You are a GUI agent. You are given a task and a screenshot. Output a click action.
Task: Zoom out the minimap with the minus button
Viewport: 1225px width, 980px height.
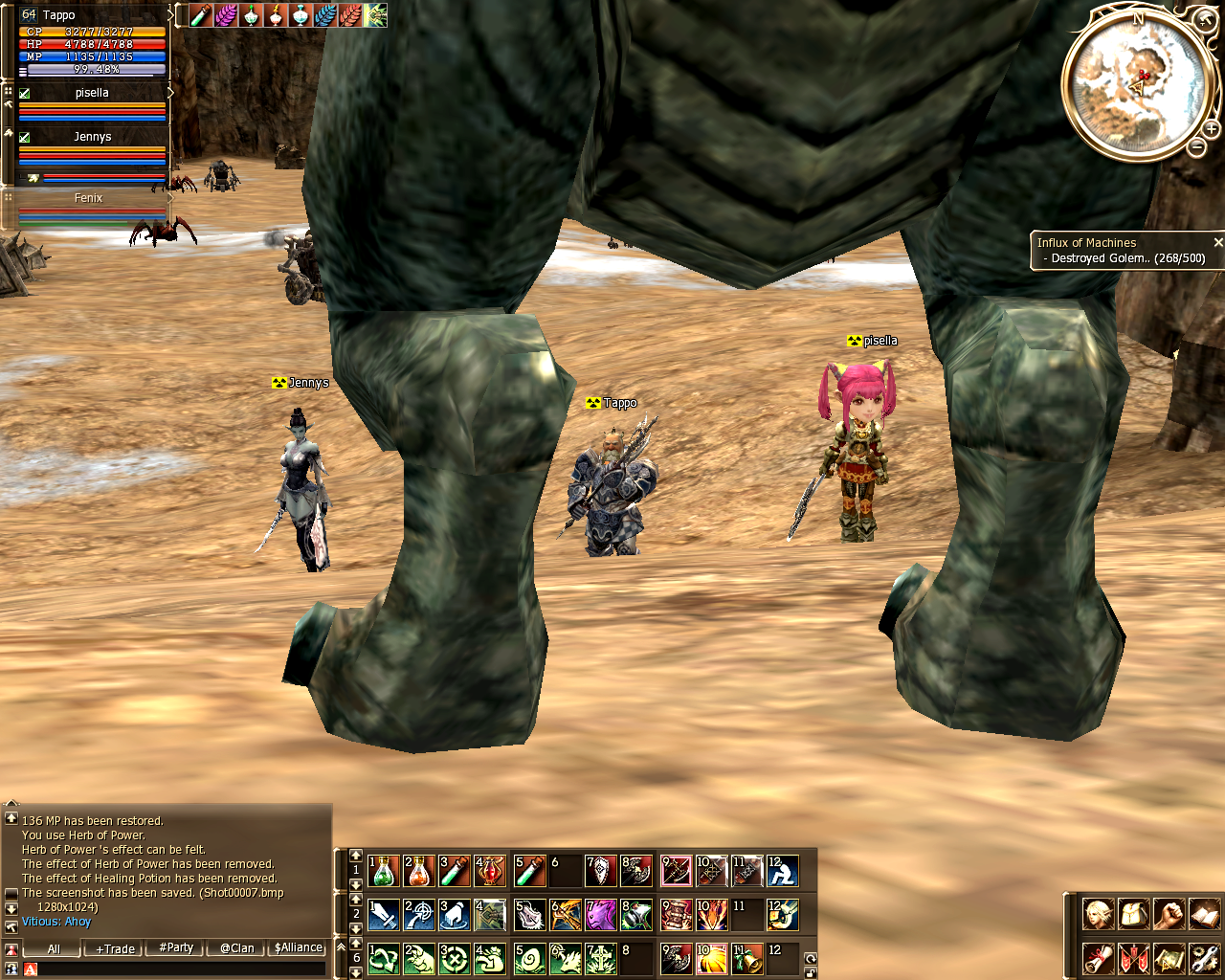click(x=1196, y=146)
